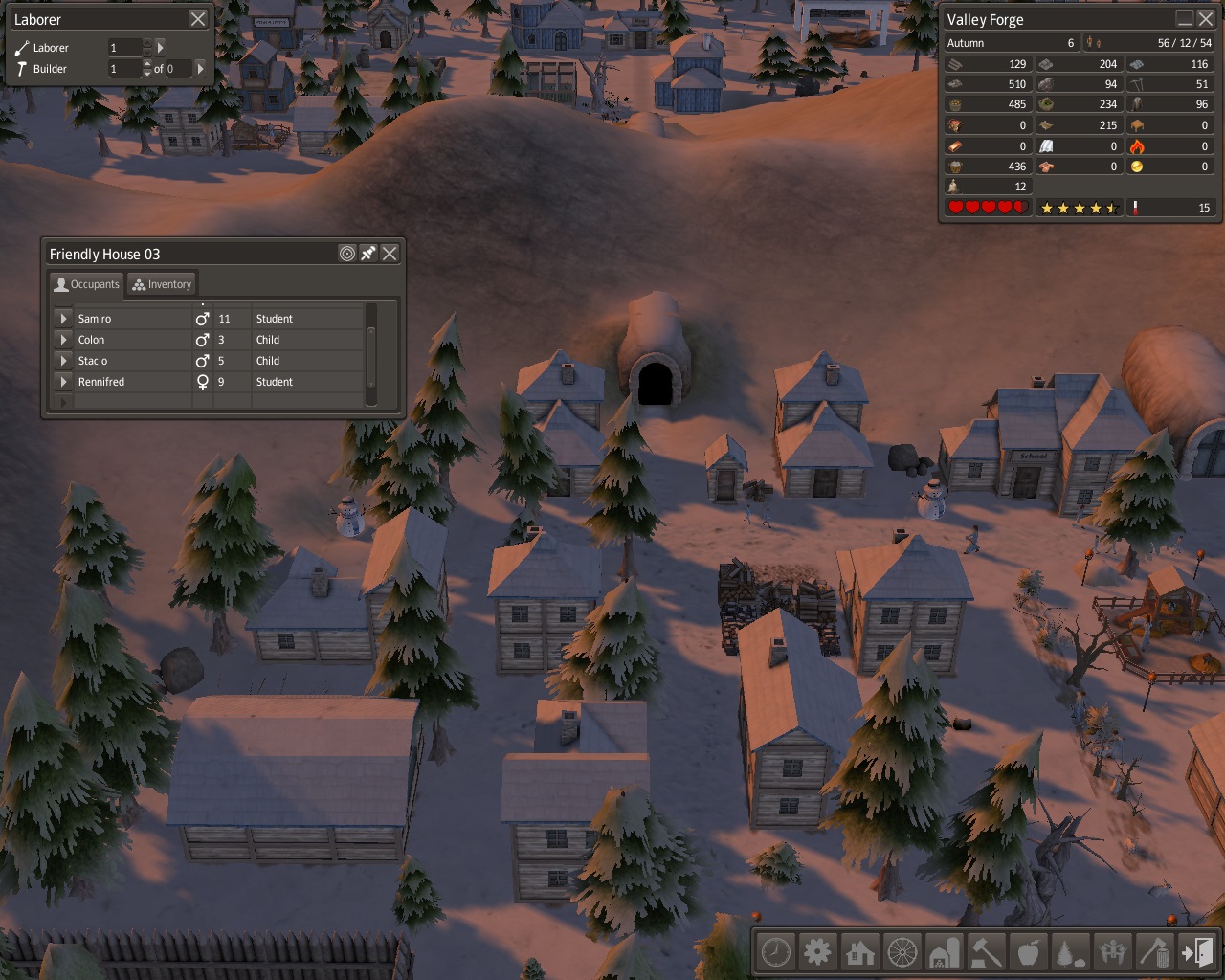This screenshot has height=980, width=1225.
Task: Click the arrow button next to Builder count
Action: coord(200,69)
